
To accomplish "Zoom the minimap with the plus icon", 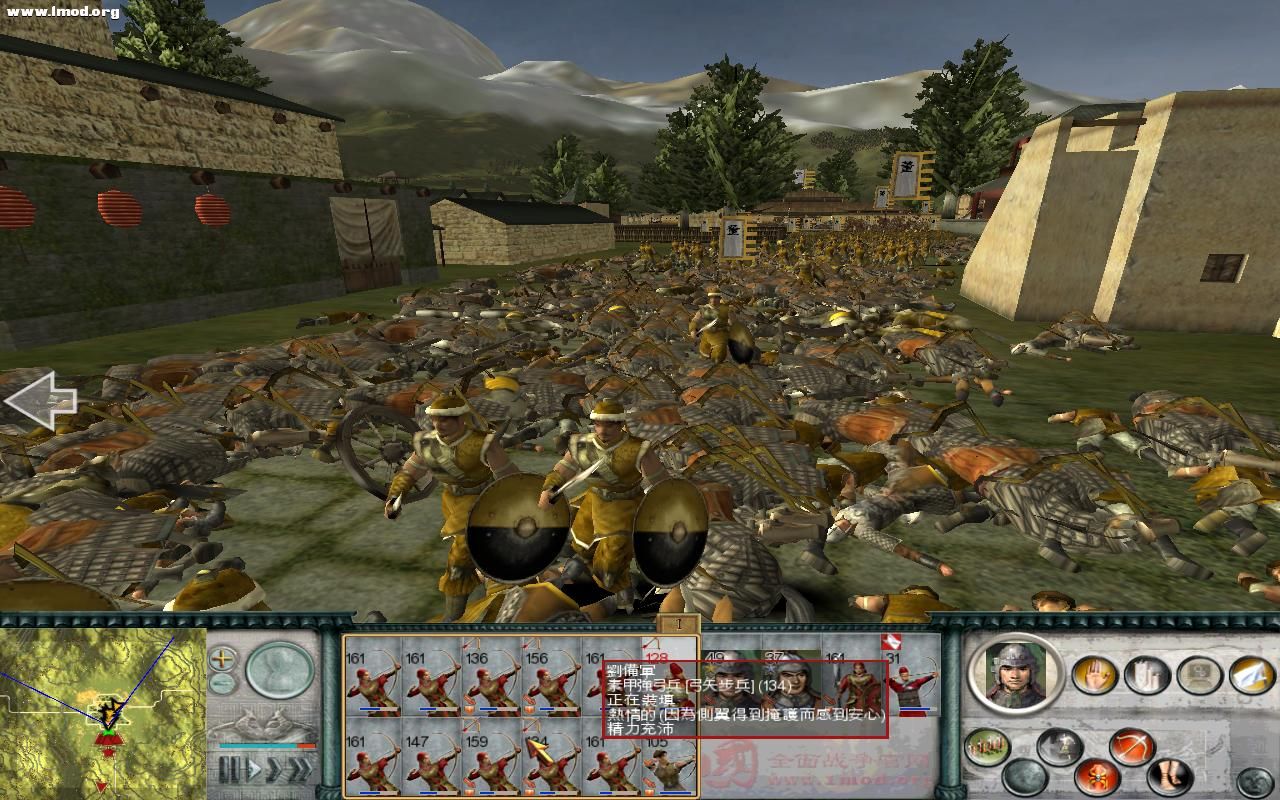I will tap(222, 658).
